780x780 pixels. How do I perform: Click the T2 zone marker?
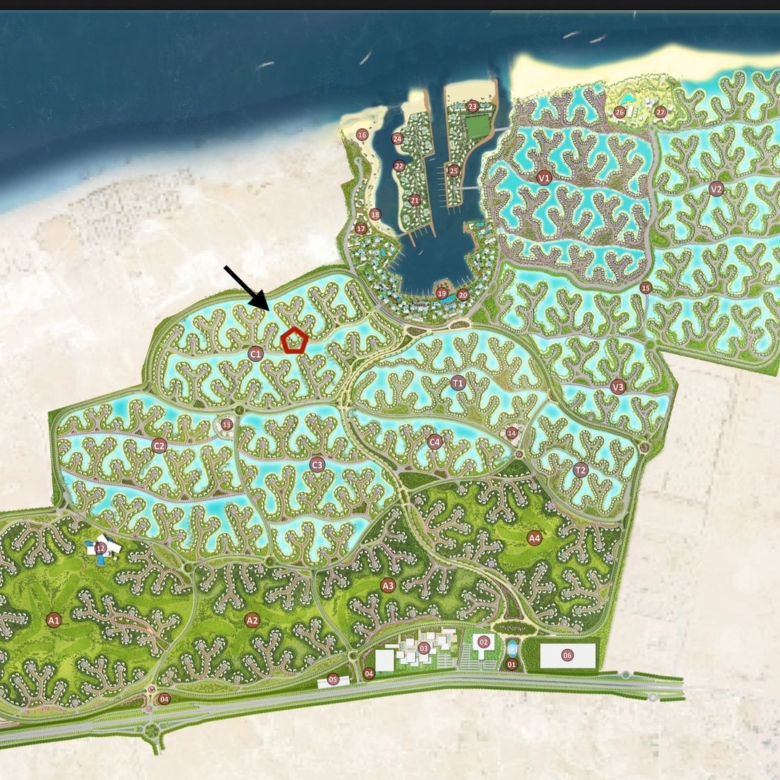click(580, 470)
